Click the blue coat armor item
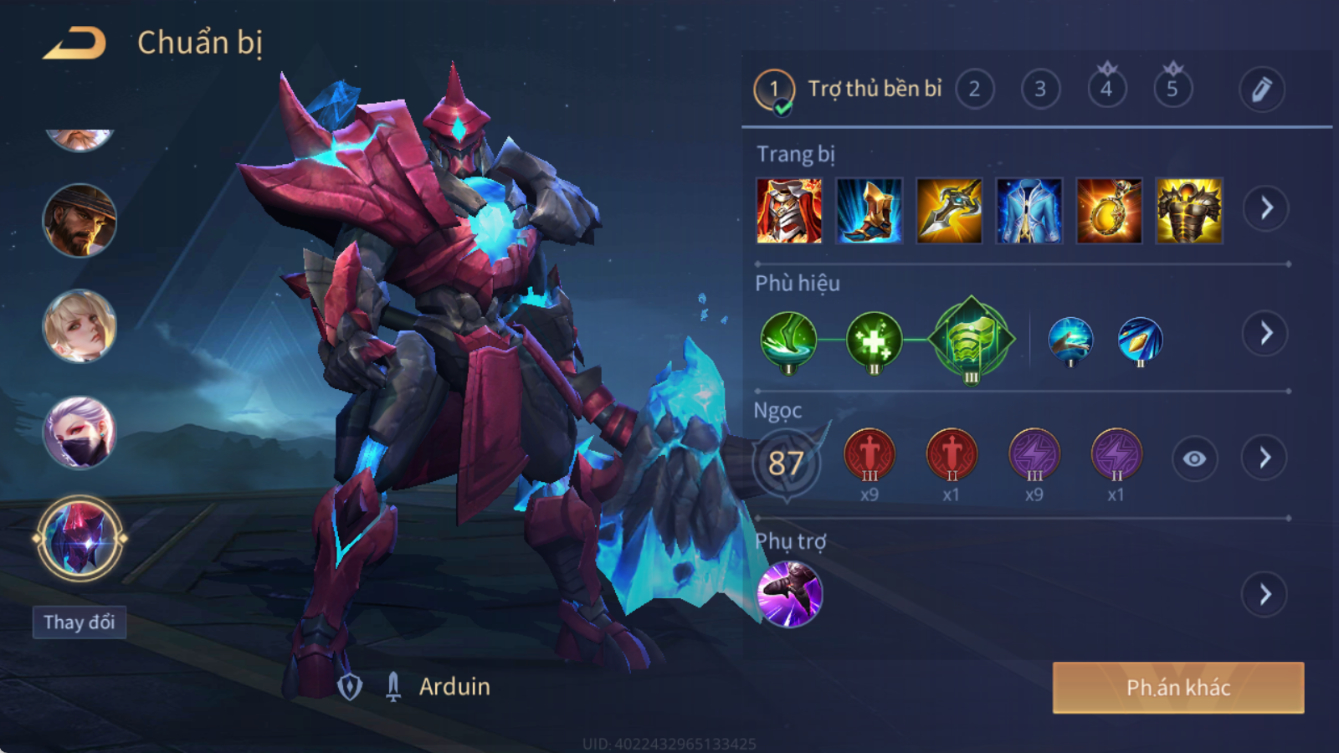 pyautogui.click(x=1029, y=211)
